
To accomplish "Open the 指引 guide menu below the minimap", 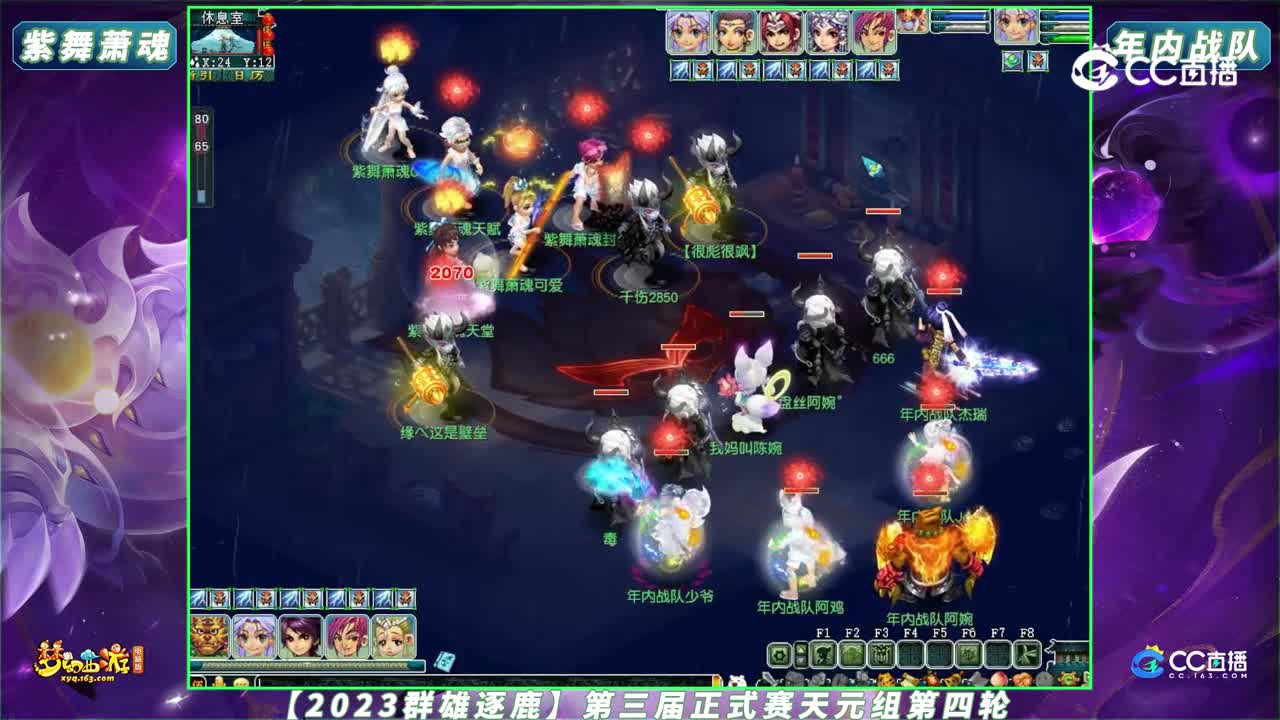I will pyautogui.click(x=199, y=75).
